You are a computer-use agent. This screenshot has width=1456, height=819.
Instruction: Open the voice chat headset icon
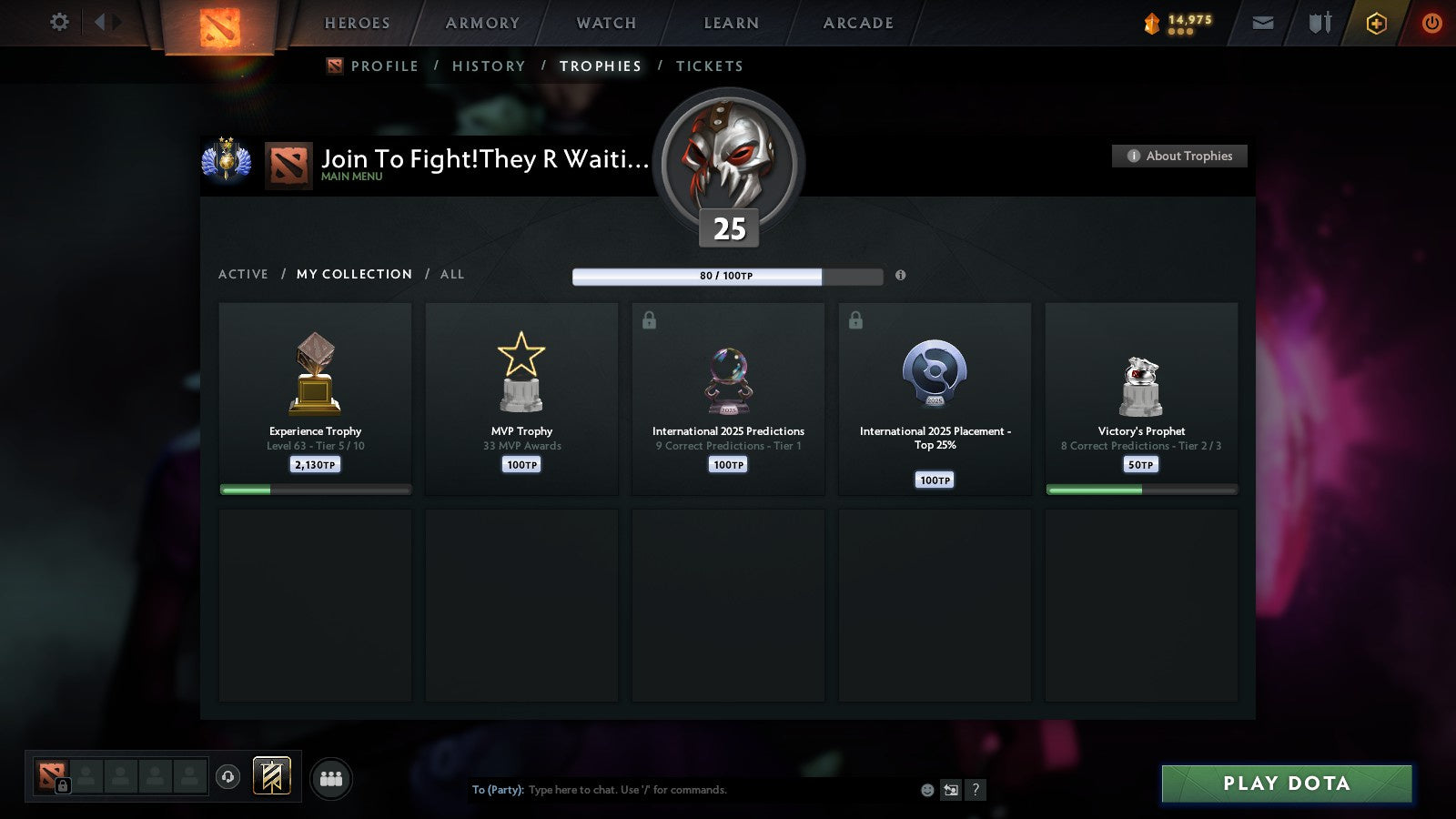227,775
